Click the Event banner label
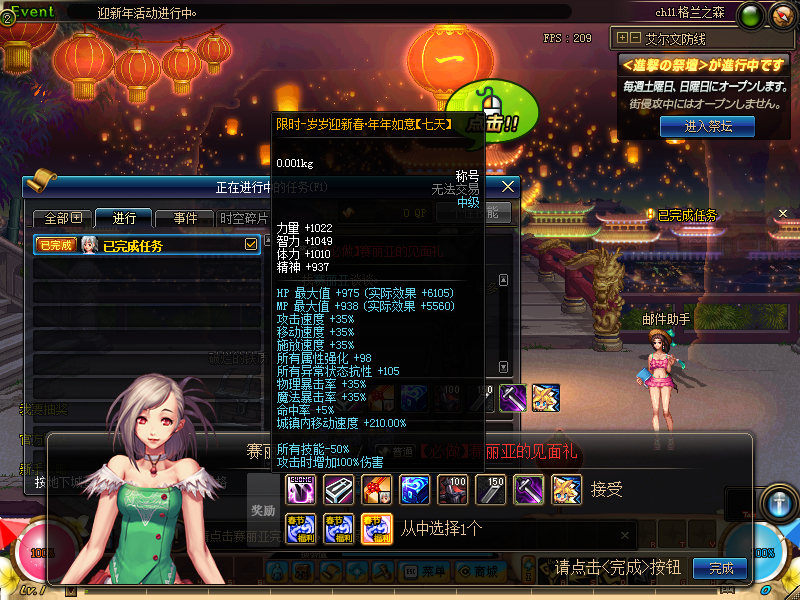 [x=32, y=11]
